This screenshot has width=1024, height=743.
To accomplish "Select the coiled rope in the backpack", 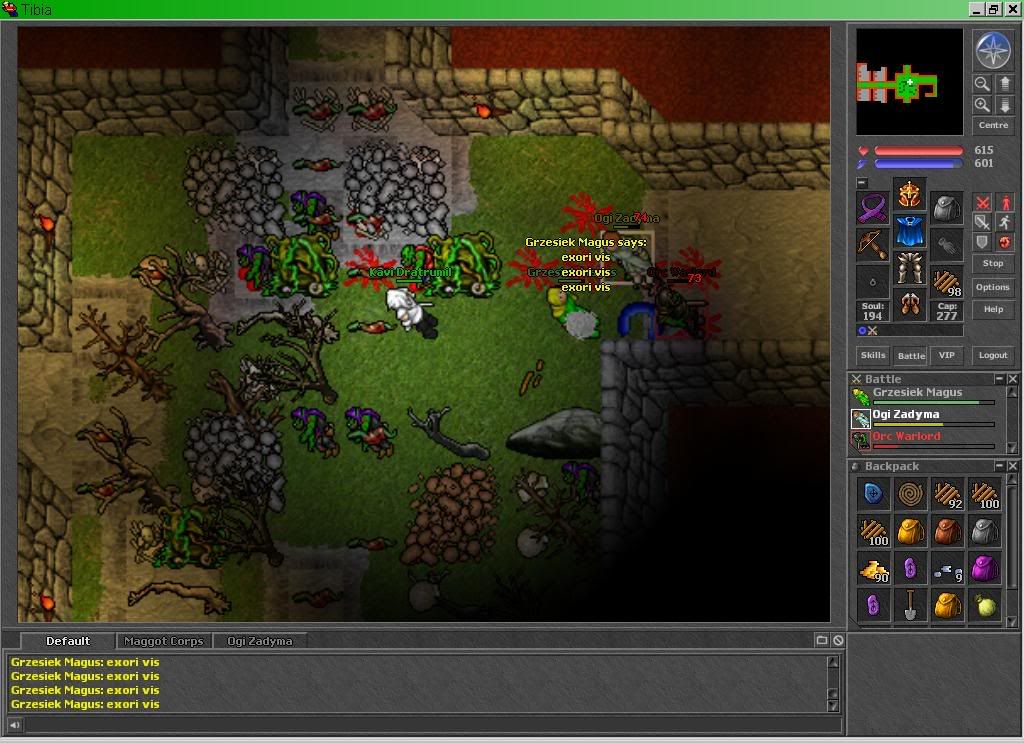I will (x=910, y=494).
